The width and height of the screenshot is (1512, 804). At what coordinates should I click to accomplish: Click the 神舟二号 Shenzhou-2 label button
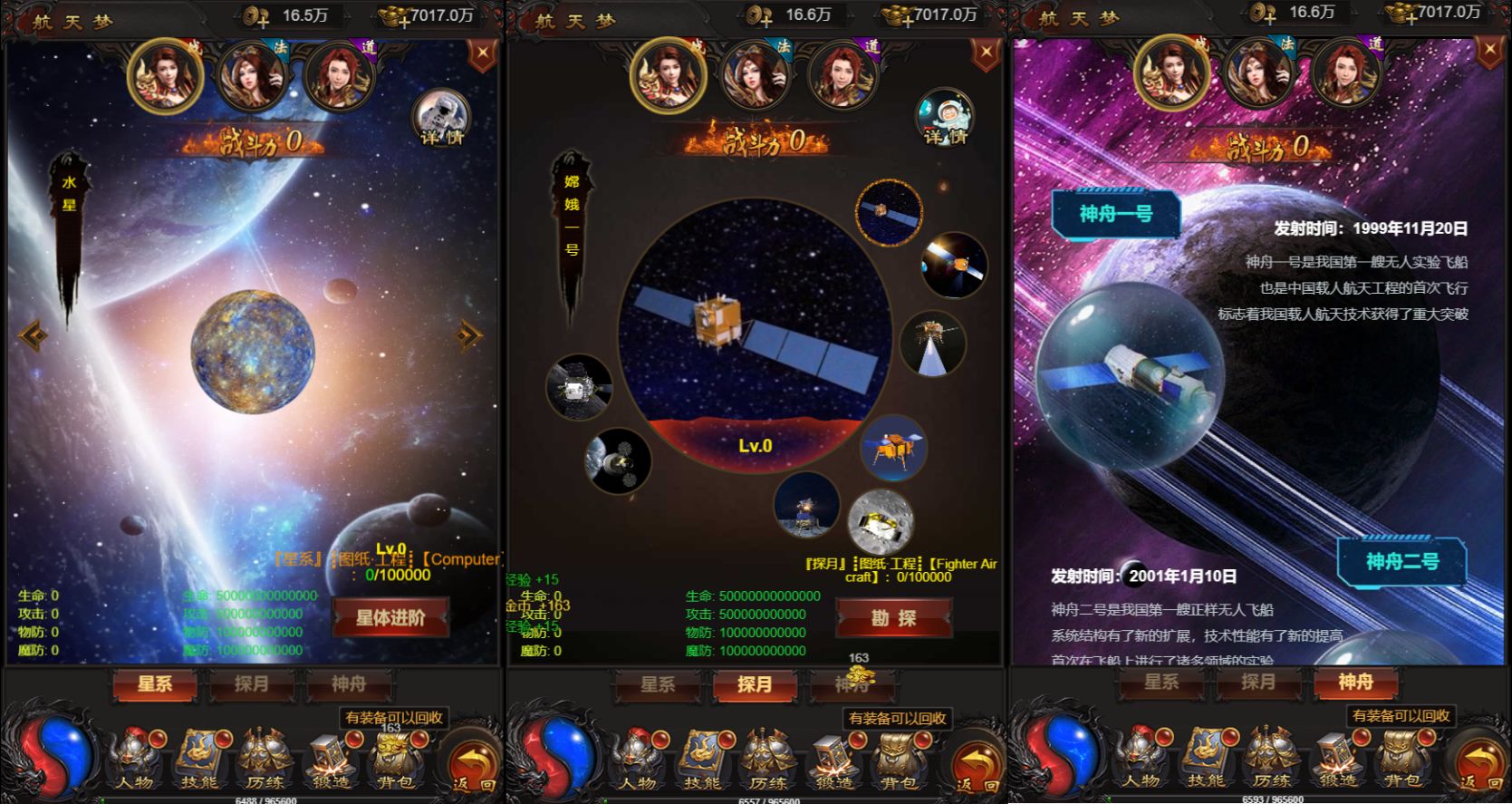(x=1403, y=560)
